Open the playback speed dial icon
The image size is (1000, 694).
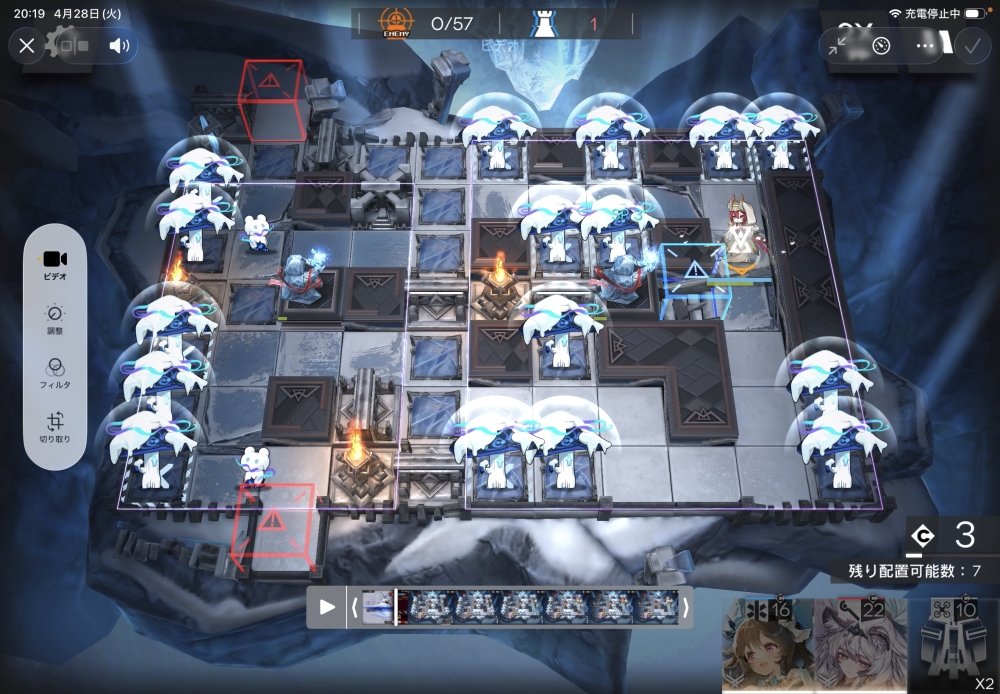pyautogui.click(x=881, y=45)
